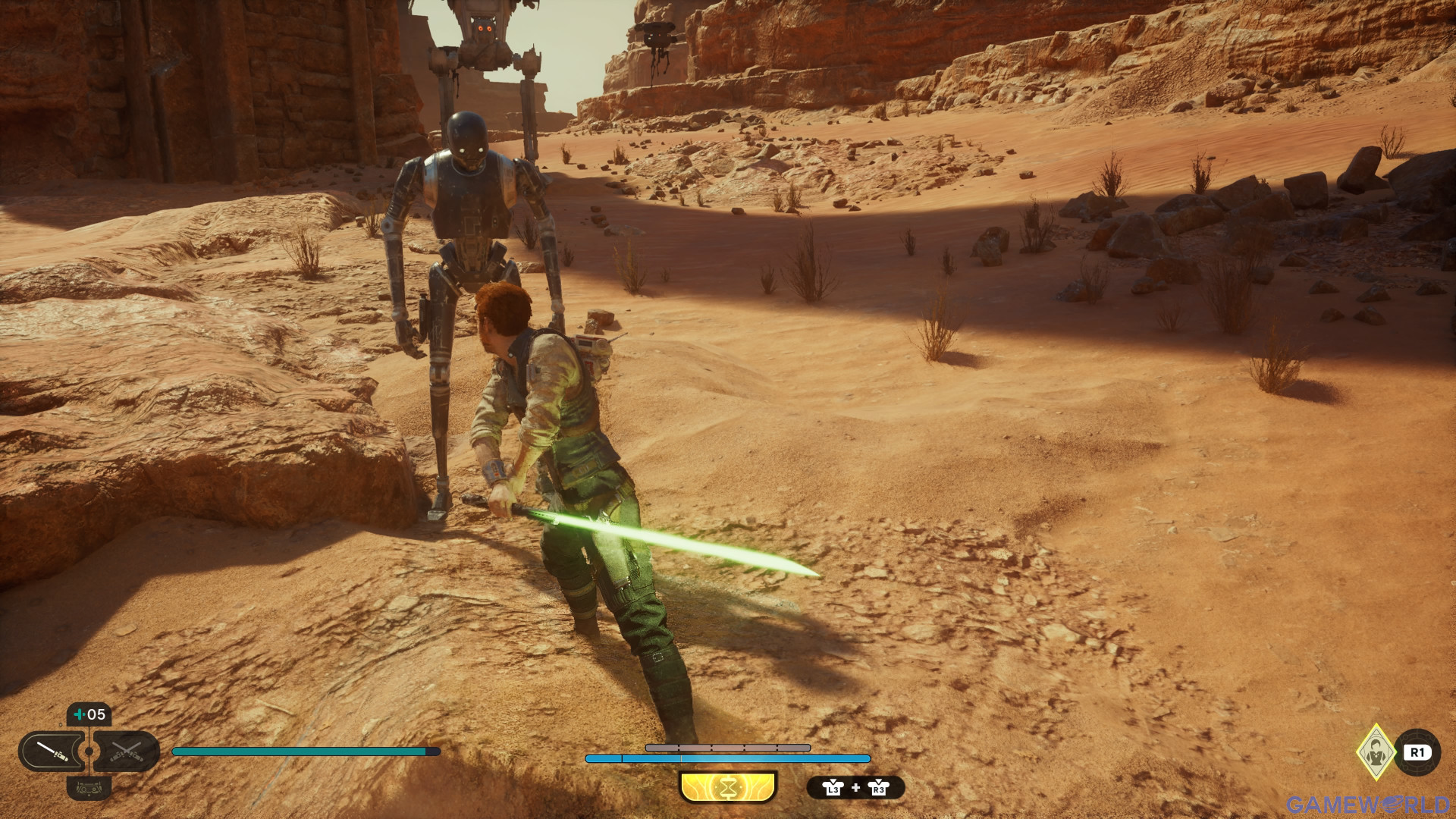The image size is (1456, 819).
Task: Activate the yellow hourglass slow-time ability
Action: [x=728, y=788]
